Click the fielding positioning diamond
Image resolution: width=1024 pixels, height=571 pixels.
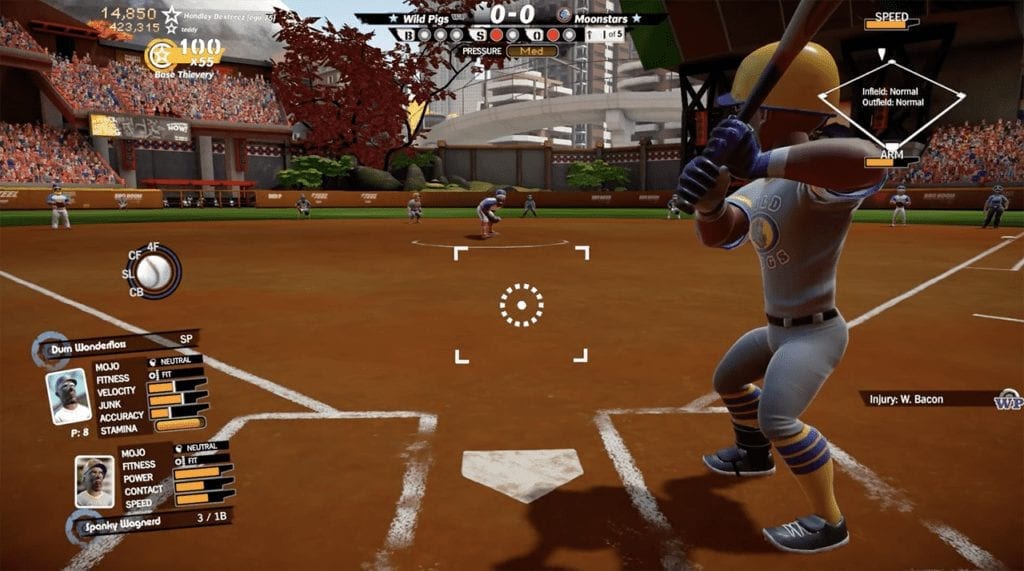[x=891, y=97]
